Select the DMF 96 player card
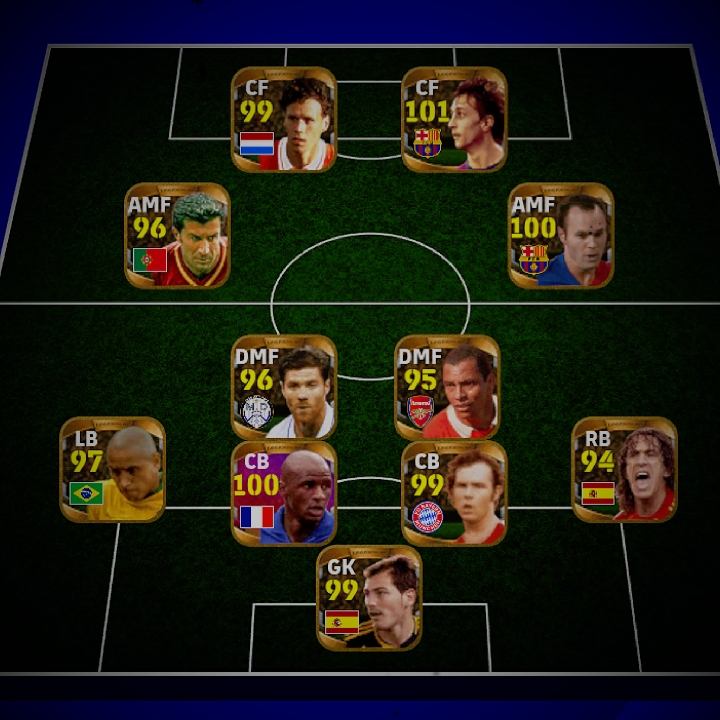Image resolution: width=720 pixels, height=720 pixels. (284, 387)
